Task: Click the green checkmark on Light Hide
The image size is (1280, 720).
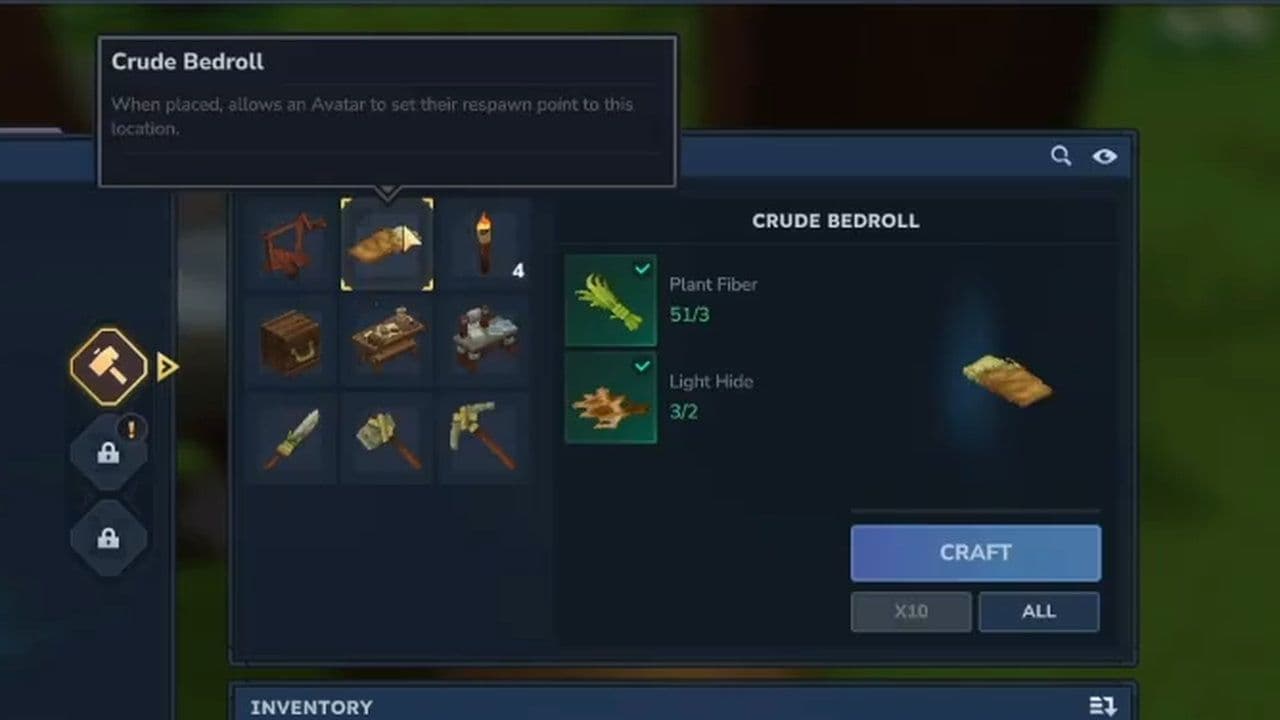Action: (x=643, y=365)
